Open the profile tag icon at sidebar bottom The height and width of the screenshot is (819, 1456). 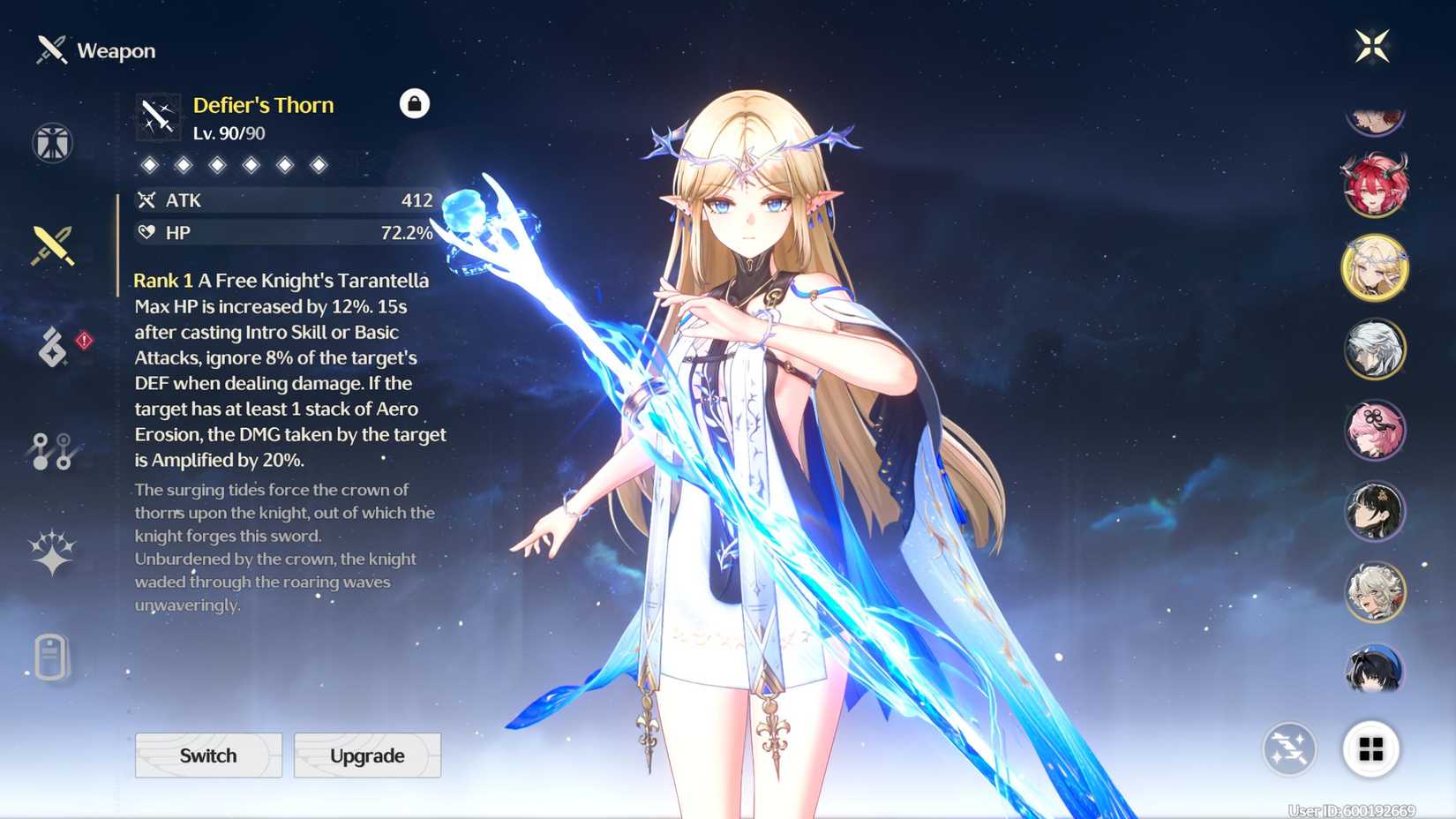tap(53, 657)
